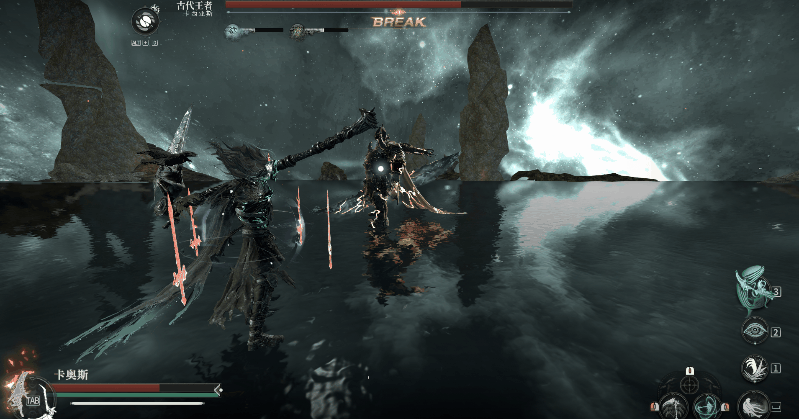Activate the winged figure skill icon

751,290
